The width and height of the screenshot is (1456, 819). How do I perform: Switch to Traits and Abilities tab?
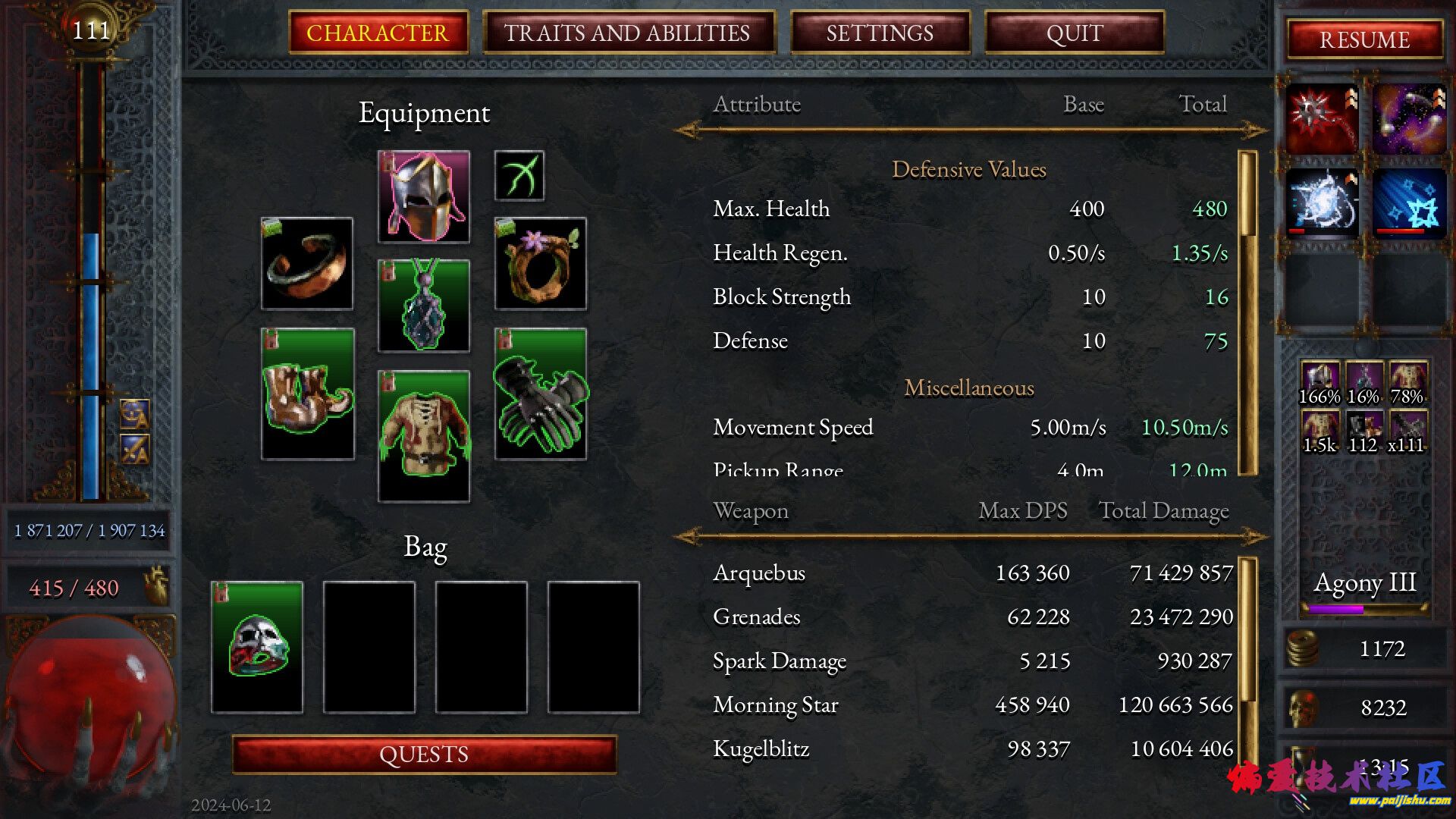628,33
